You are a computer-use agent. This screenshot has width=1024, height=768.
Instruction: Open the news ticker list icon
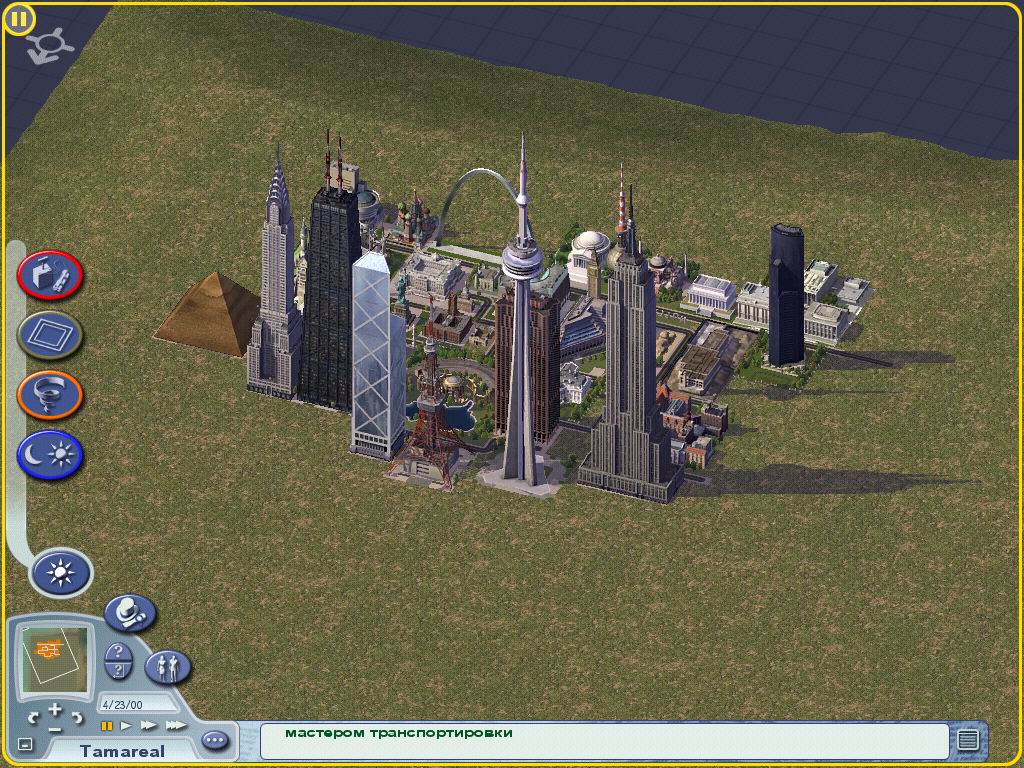tap(967, 740)
